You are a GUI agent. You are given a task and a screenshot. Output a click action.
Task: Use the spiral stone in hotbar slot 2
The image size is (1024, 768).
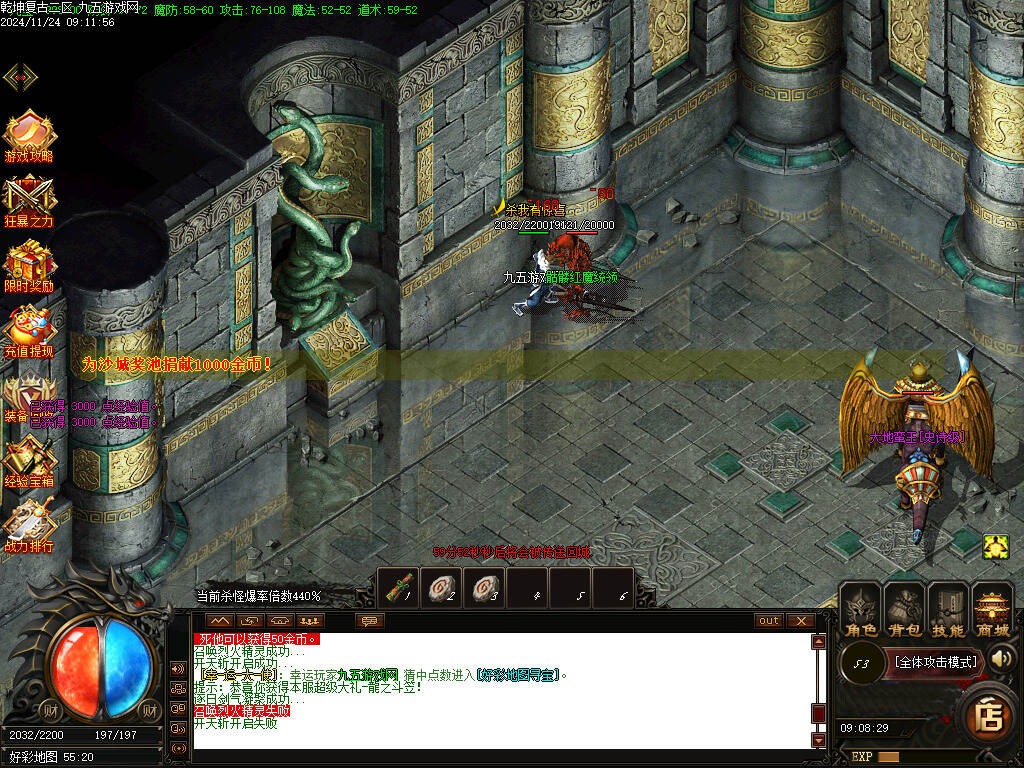coord(442,587)
